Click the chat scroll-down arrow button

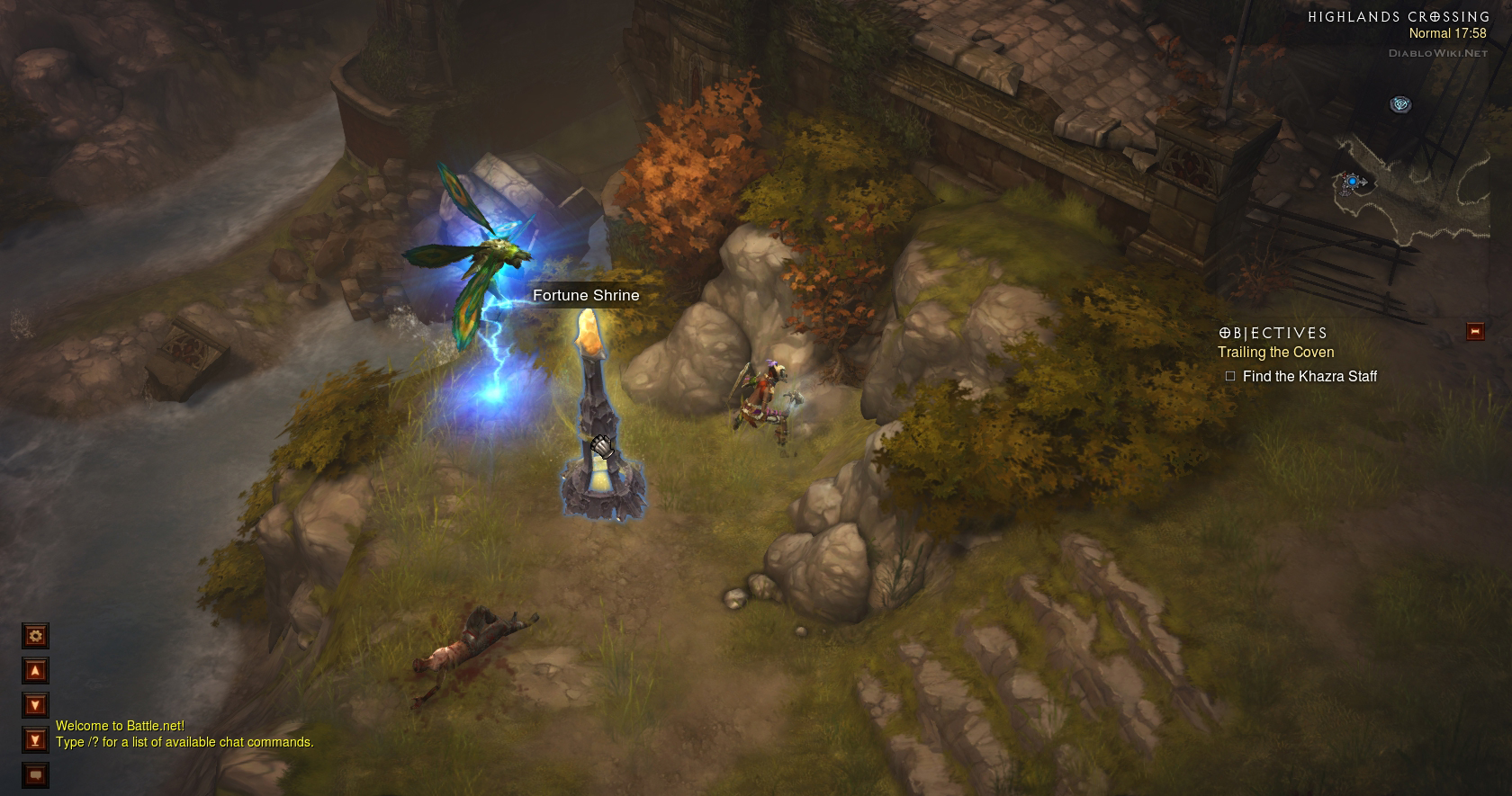point(35,706)
